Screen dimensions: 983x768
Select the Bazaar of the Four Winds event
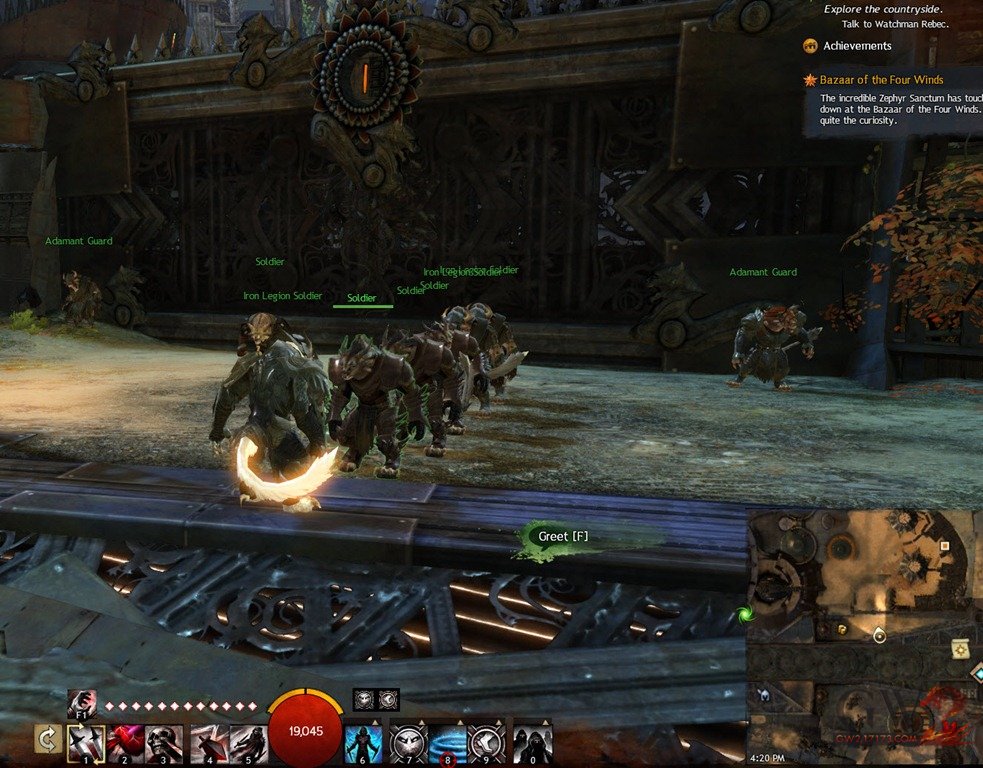click(x=881, y=80)
